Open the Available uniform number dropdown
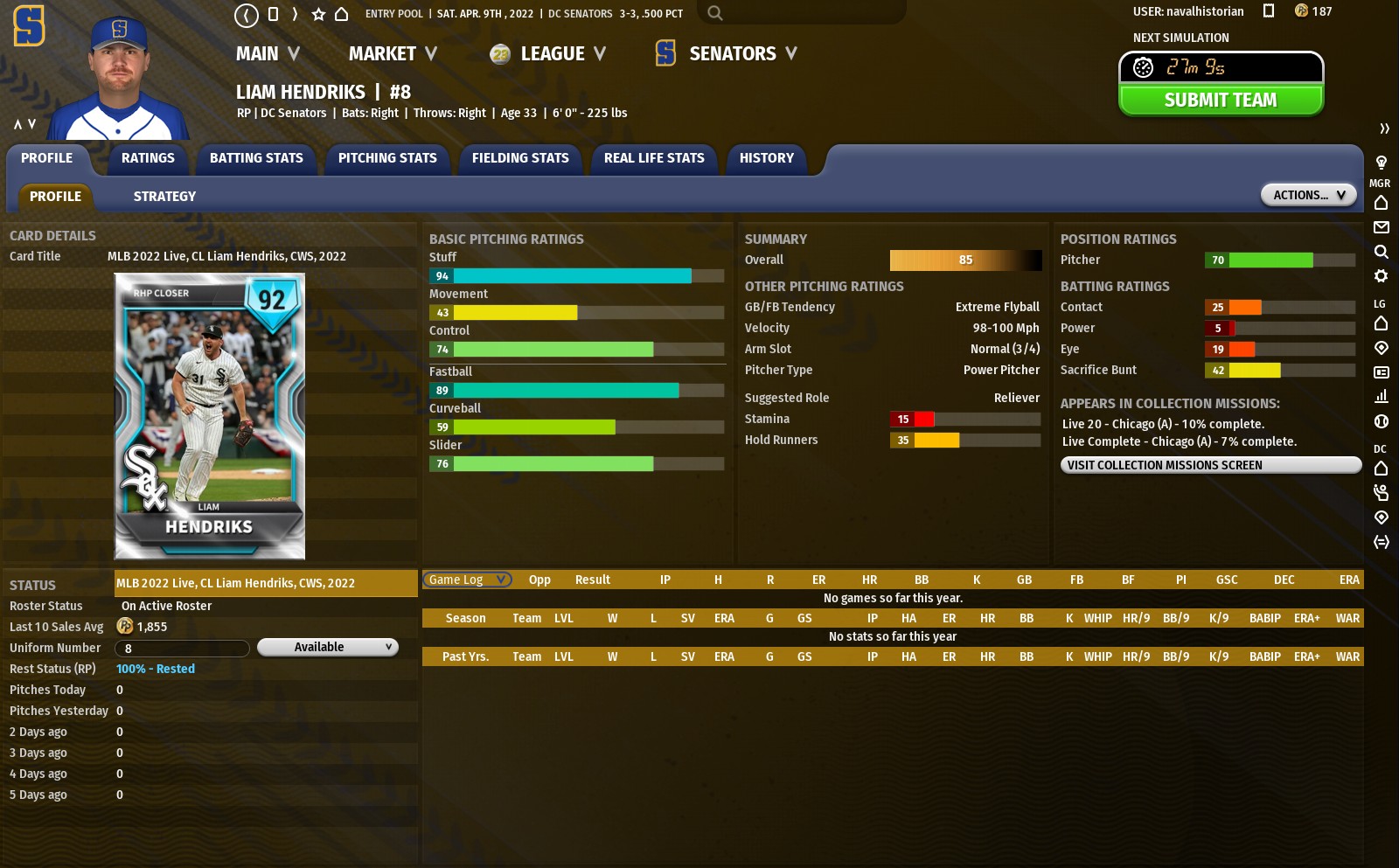The image size is (1399, 868). coord(328,647)
